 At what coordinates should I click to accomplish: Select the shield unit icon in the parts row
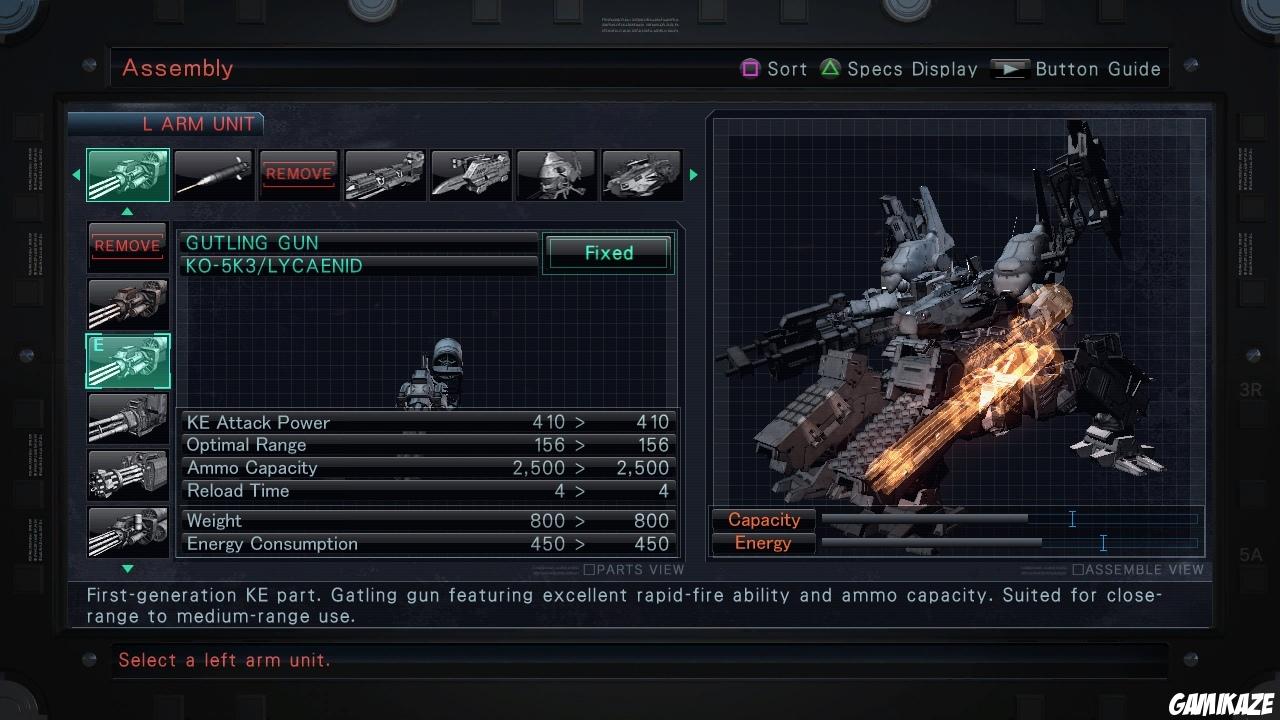click(556, 174)
